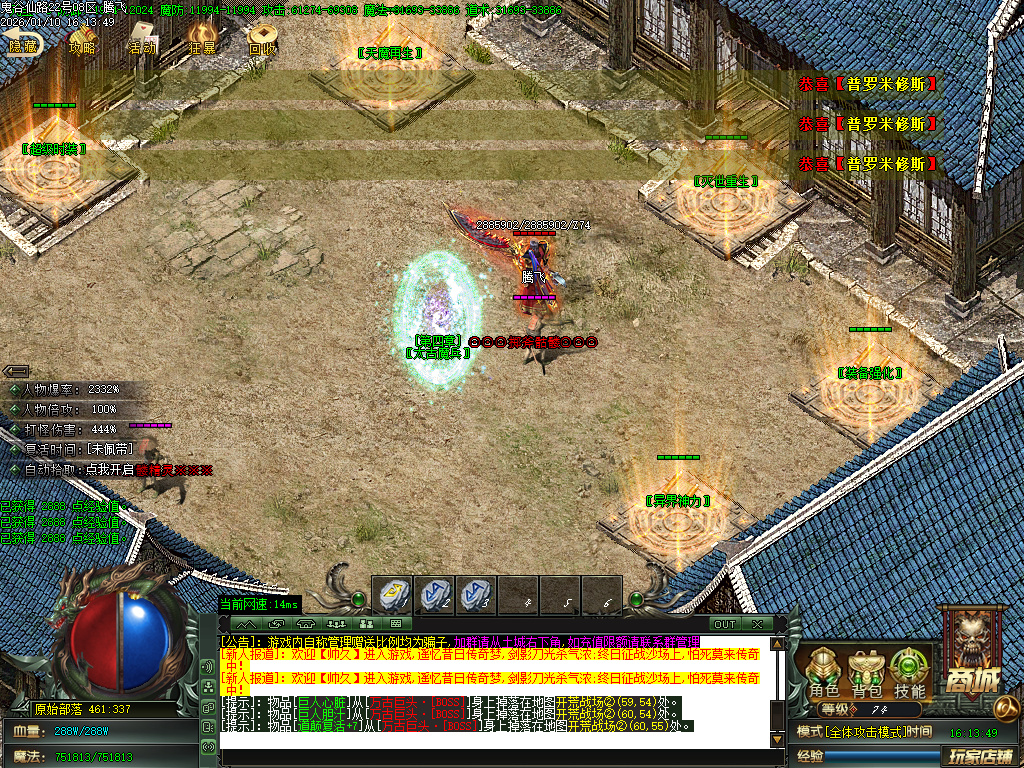Open the 角色 character panel
Screen dimensions: 1024x768
824,673
